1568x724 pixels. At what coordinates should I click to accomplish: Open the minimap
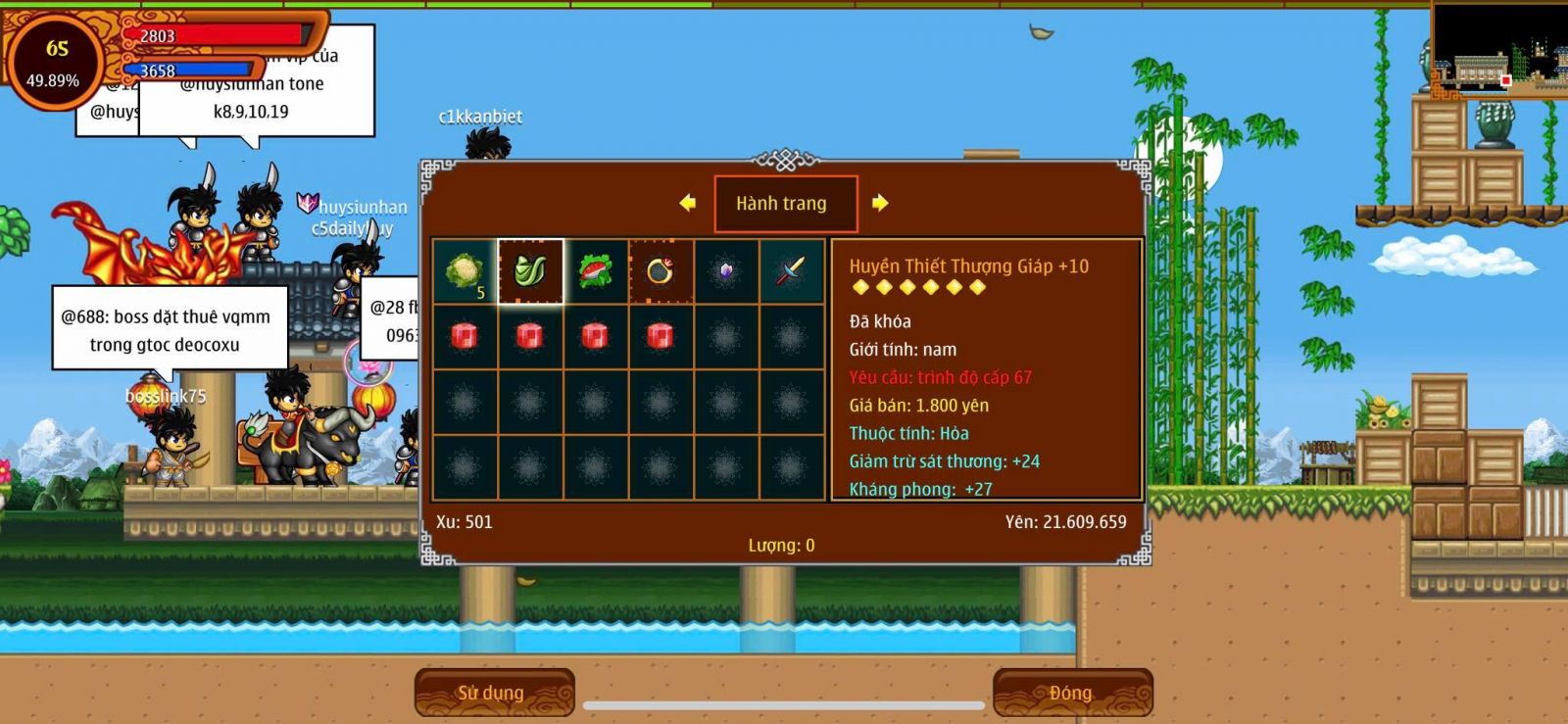pyautogui.click(x=1497, y=49)
